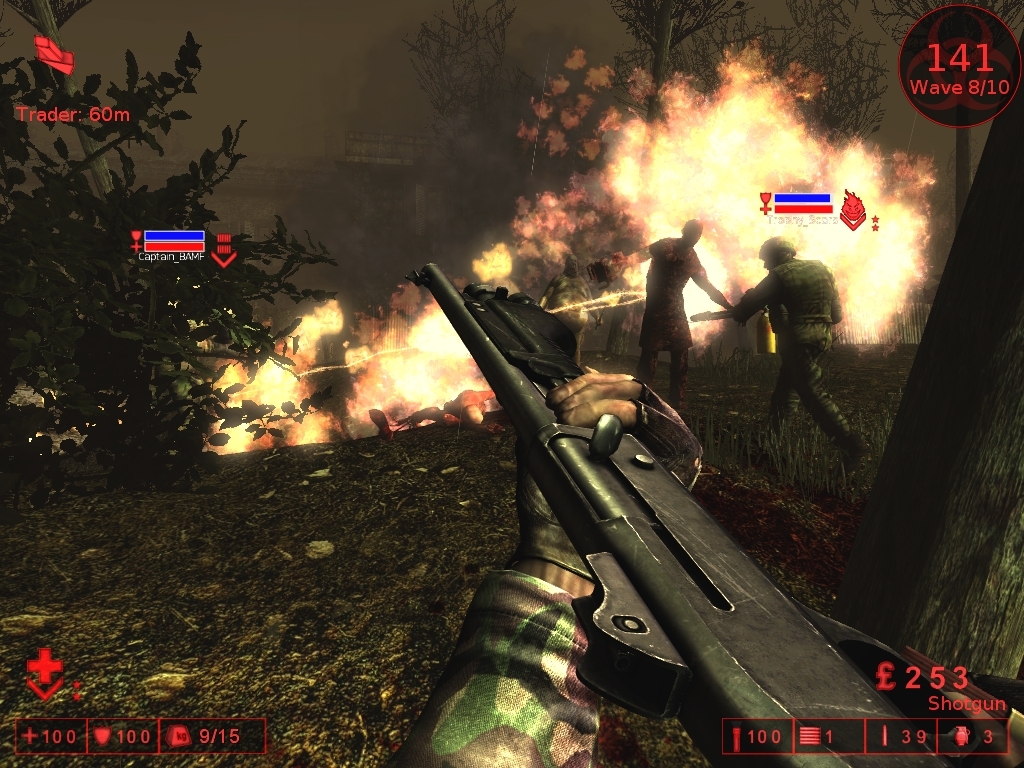This screenshot has height=768, width=1024.
Task: Select the armor shield icon
Action: [102, 737]
